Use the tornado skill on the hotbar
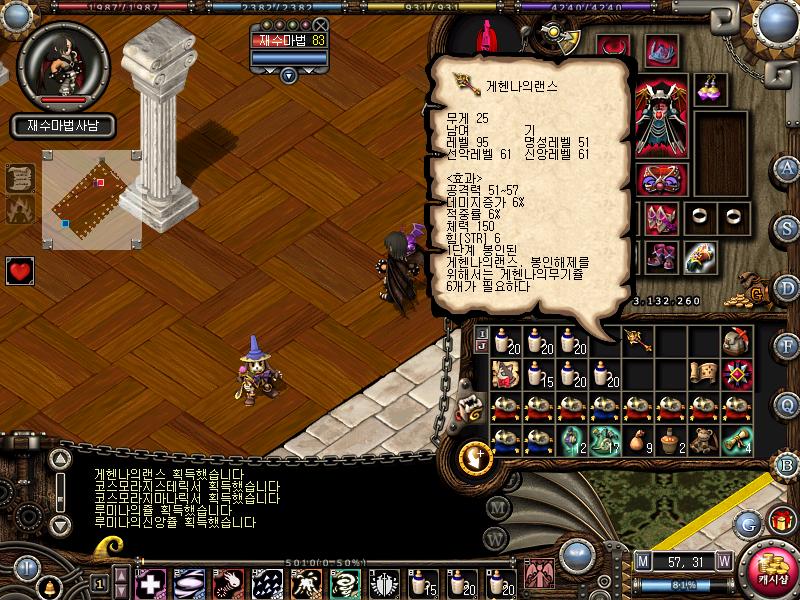This screenshot has height=600, width=800. [345, 582]
